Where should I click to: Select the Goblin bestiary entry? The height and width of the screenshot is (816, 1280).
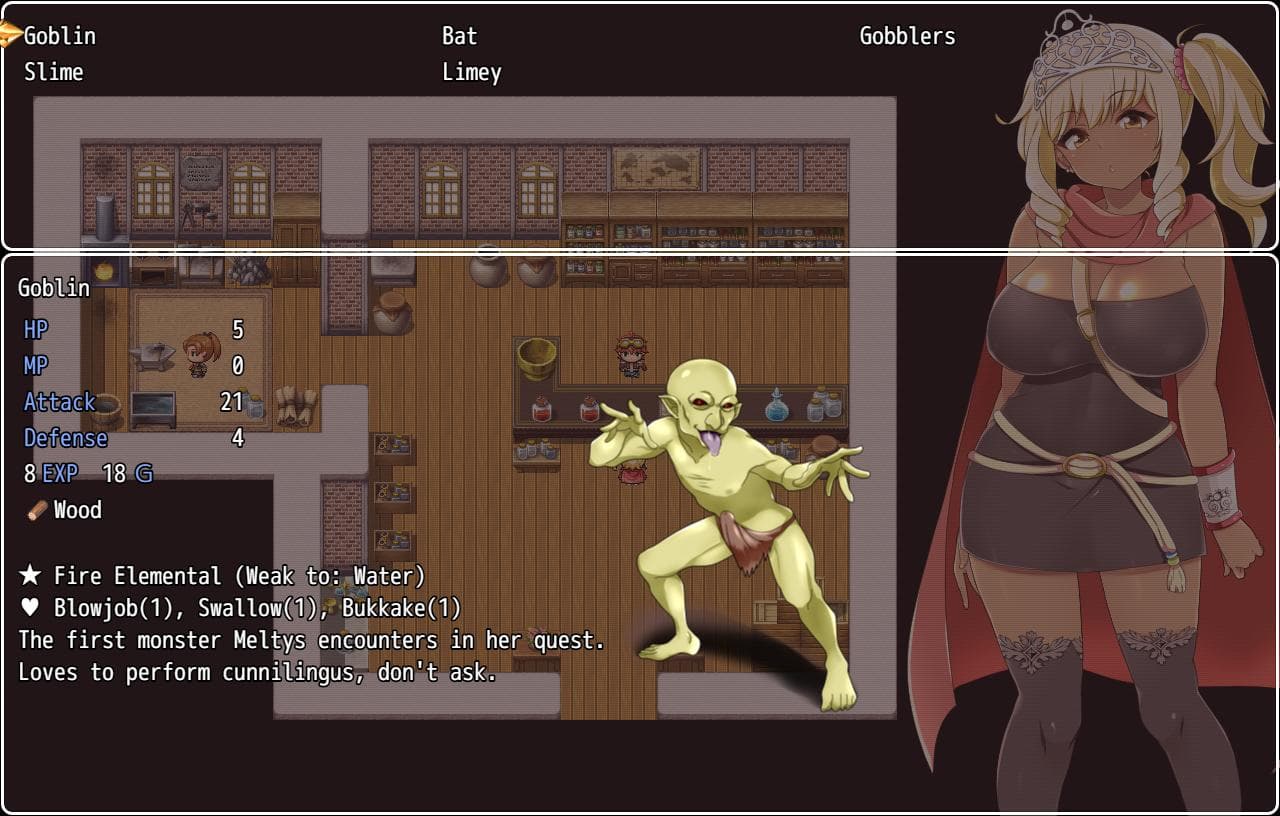click(60, 36)
